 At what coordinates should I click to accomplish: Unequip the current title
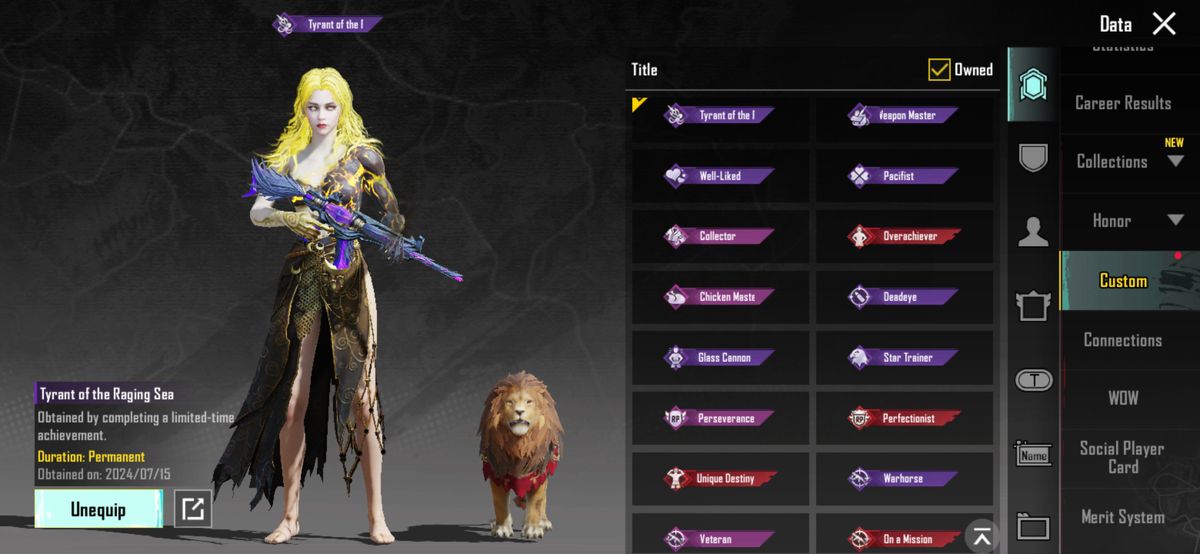(98, 509)
